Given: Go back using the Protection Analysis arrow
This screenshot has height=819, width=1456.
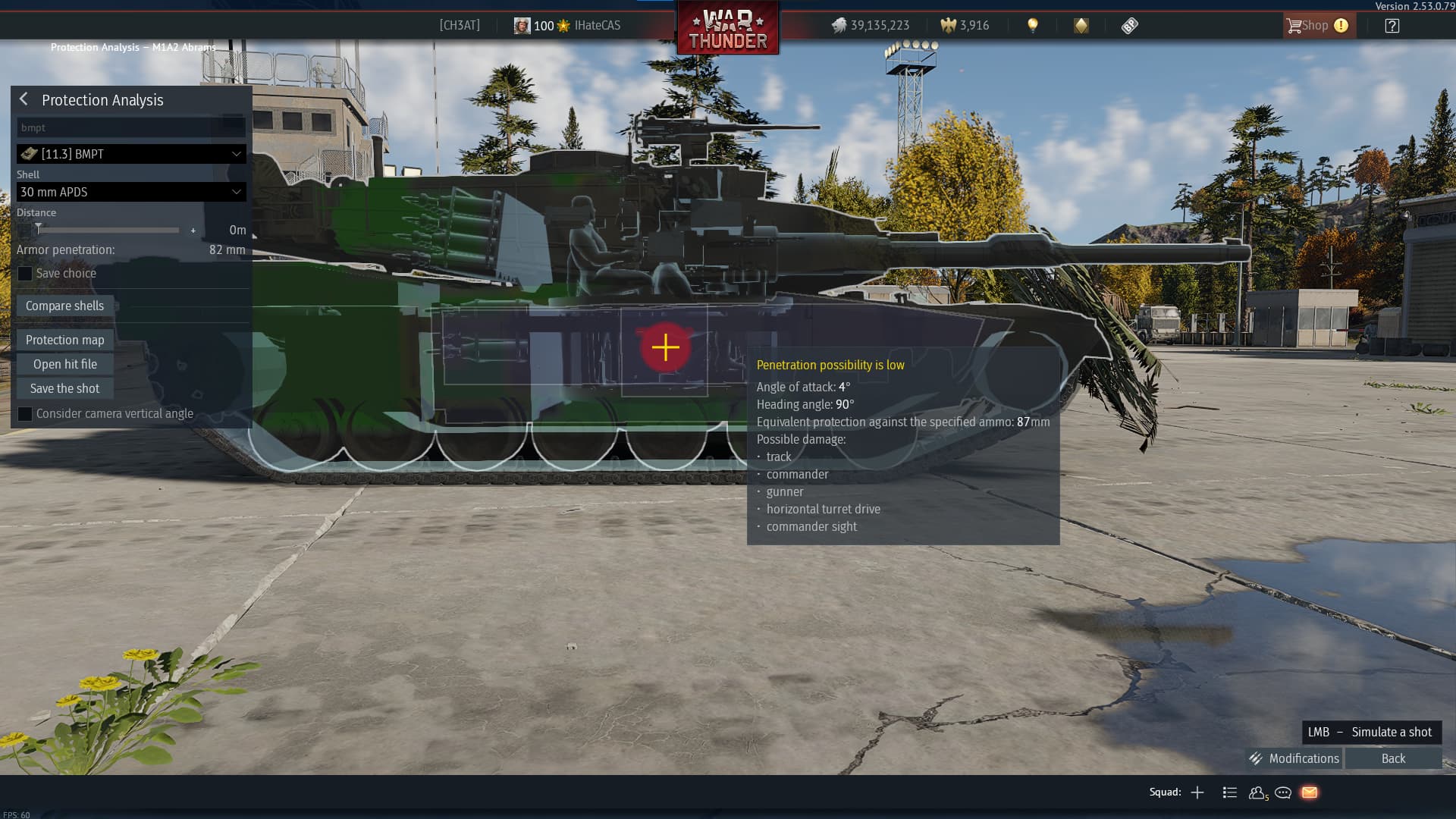Looking at the screenshot, I should [24, 99].
